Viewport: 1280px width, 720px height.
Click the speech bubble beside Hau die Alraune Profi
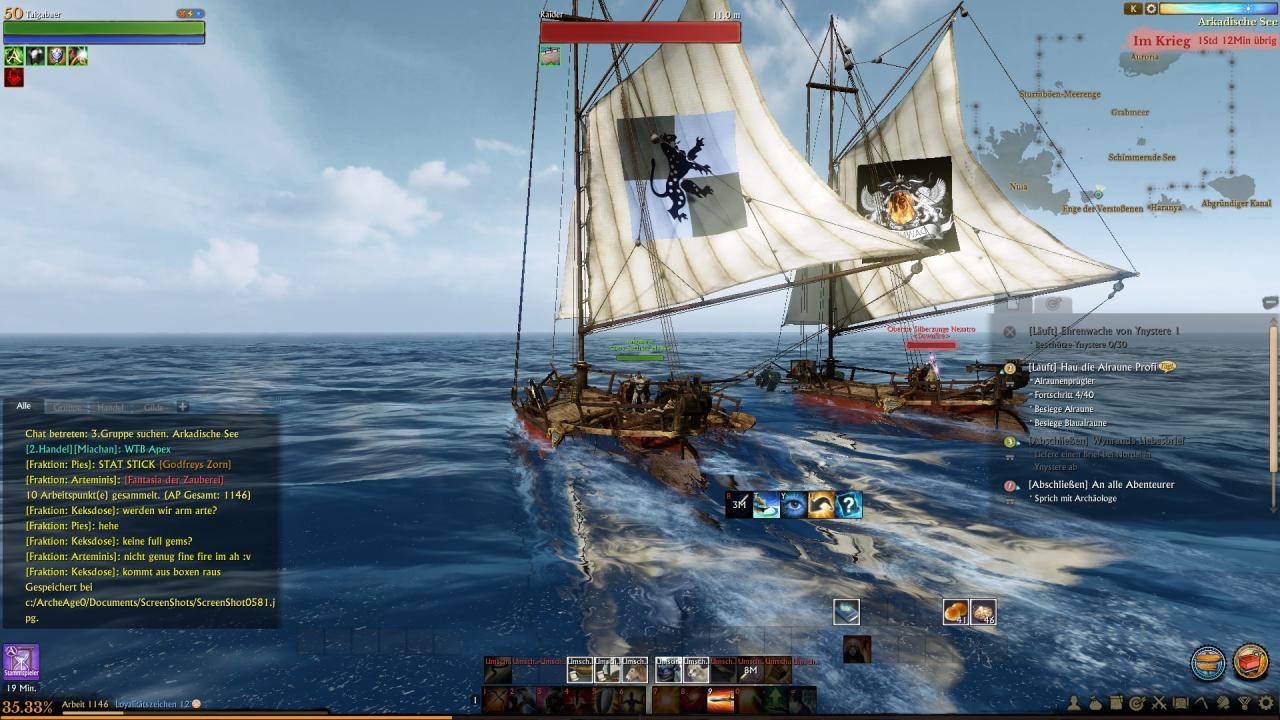tap(1167, 366)
